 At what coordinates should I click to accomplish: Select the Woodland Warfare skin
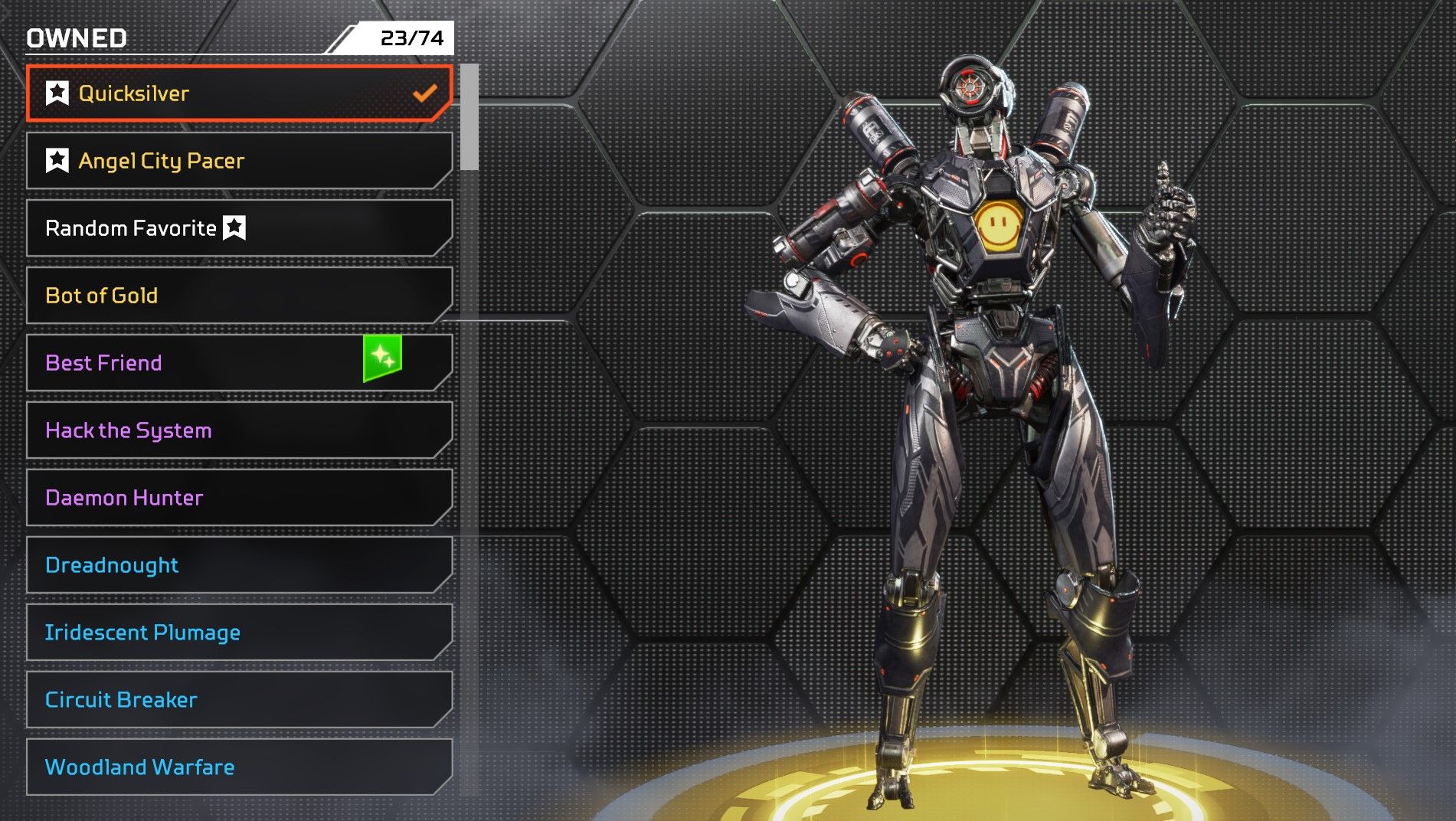tap(239, 767)
